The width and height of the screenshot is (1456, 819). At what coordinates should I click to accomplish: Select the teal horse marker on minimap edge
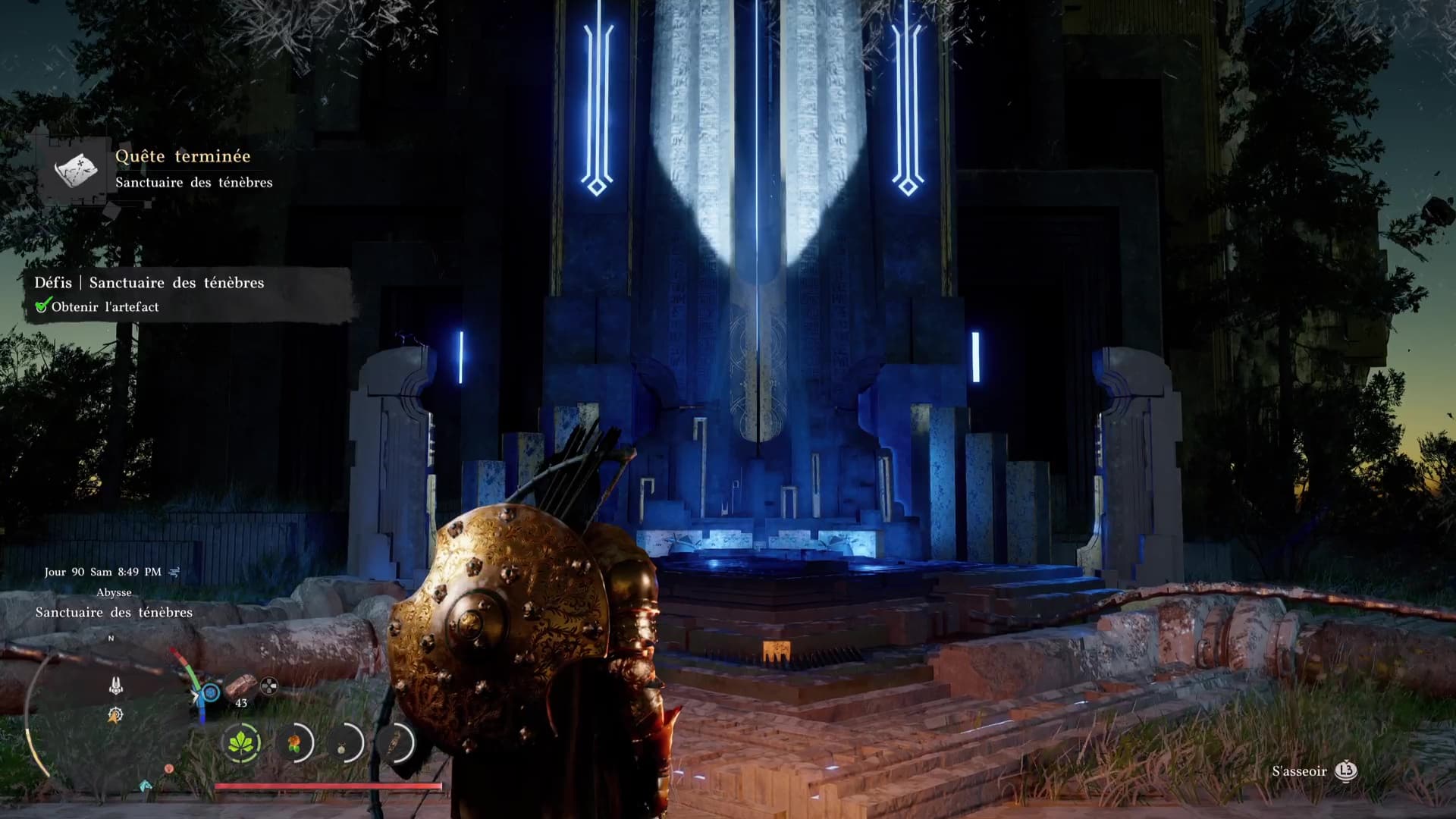coord(146,785)
